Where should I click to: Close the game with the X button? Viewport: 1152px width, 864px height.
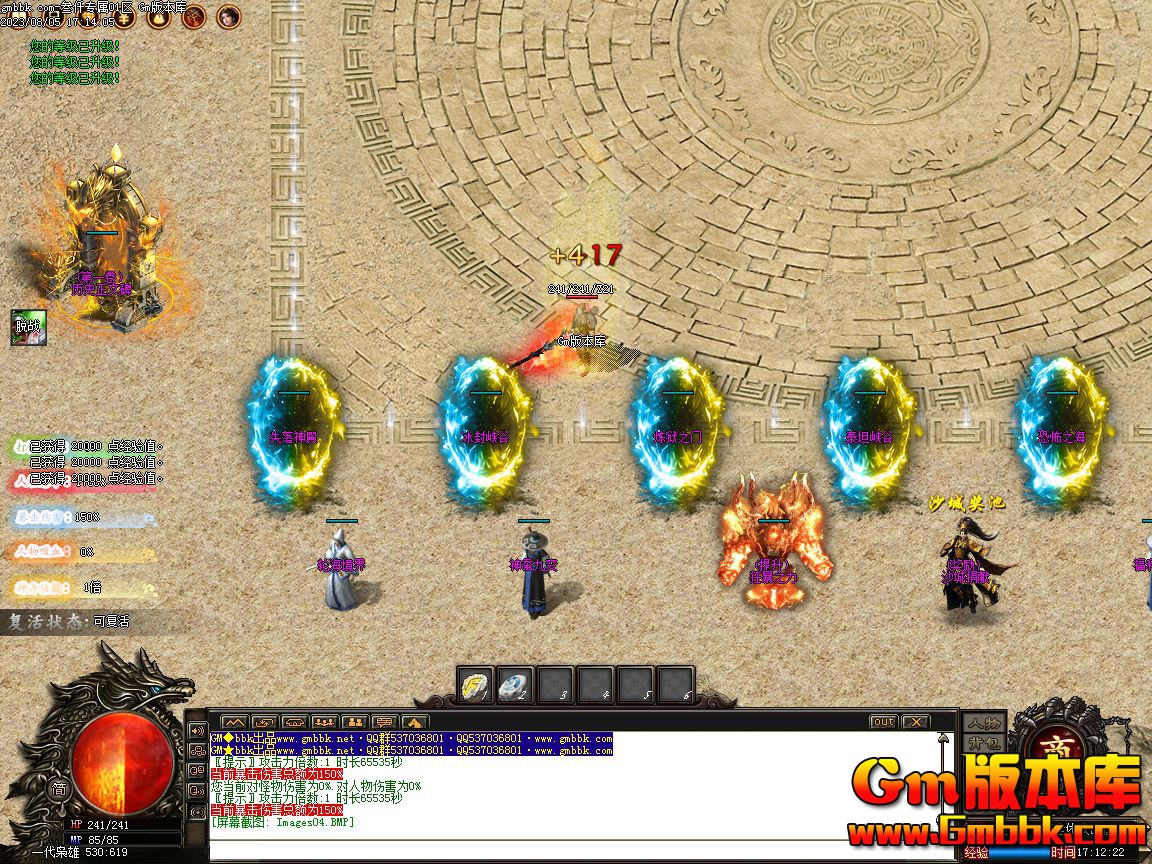point(915,721)
